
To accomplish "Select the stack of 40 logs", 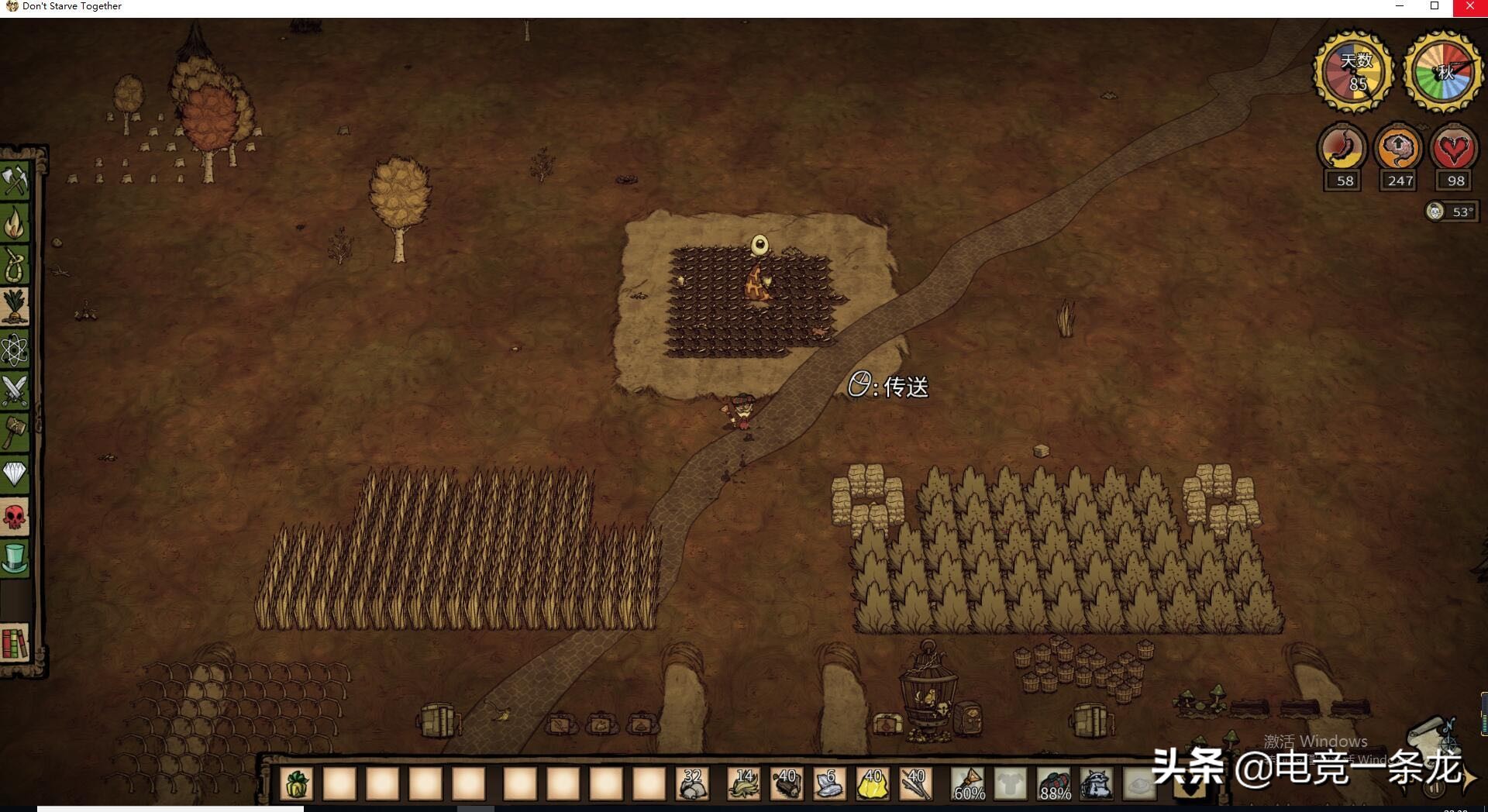I will pos(787,784).
